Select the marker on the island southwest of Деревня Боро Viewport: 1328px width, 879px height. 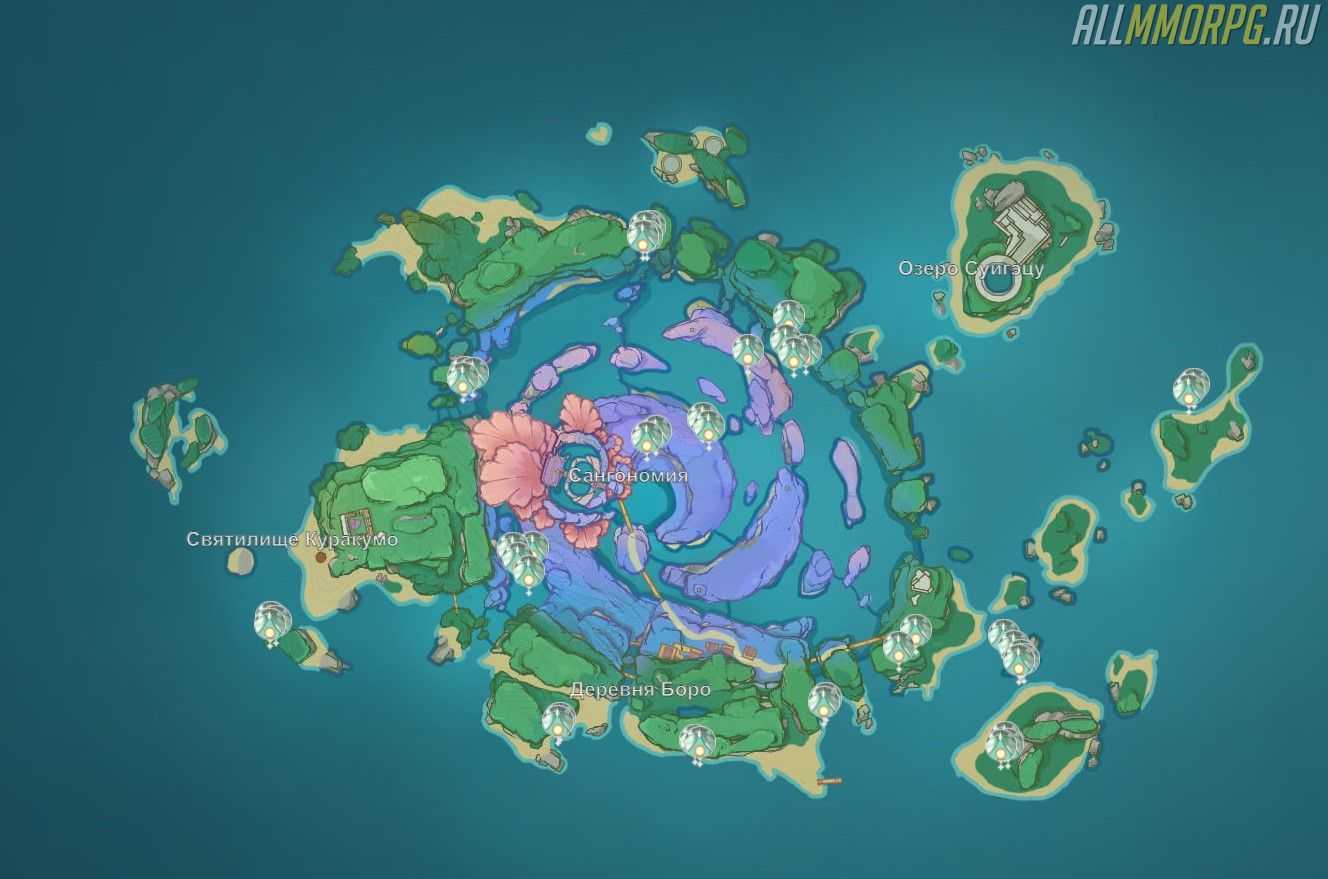(558, 721)
